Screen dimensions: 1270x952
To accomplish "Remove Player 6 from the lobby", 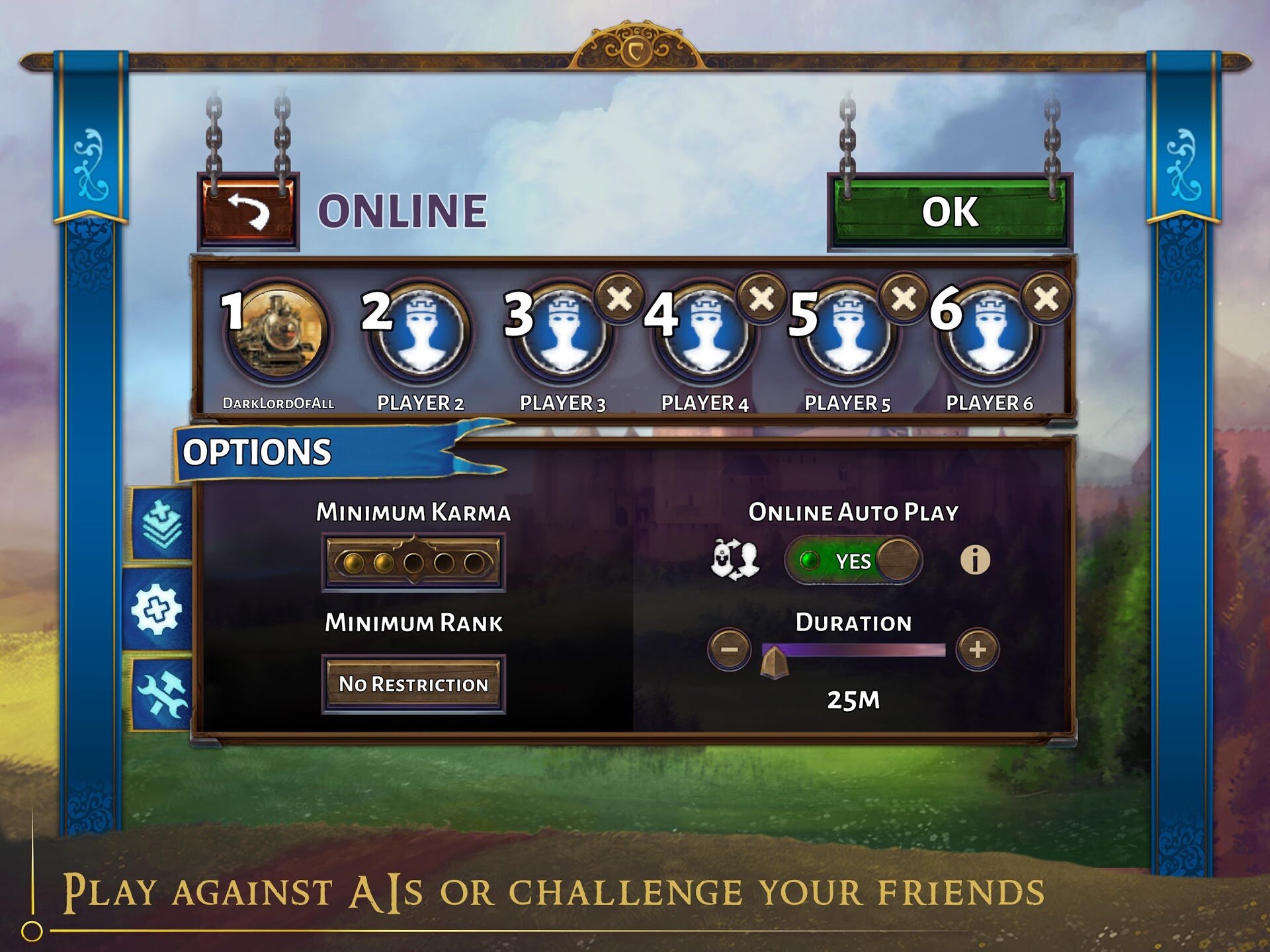I will [1046, 298].
